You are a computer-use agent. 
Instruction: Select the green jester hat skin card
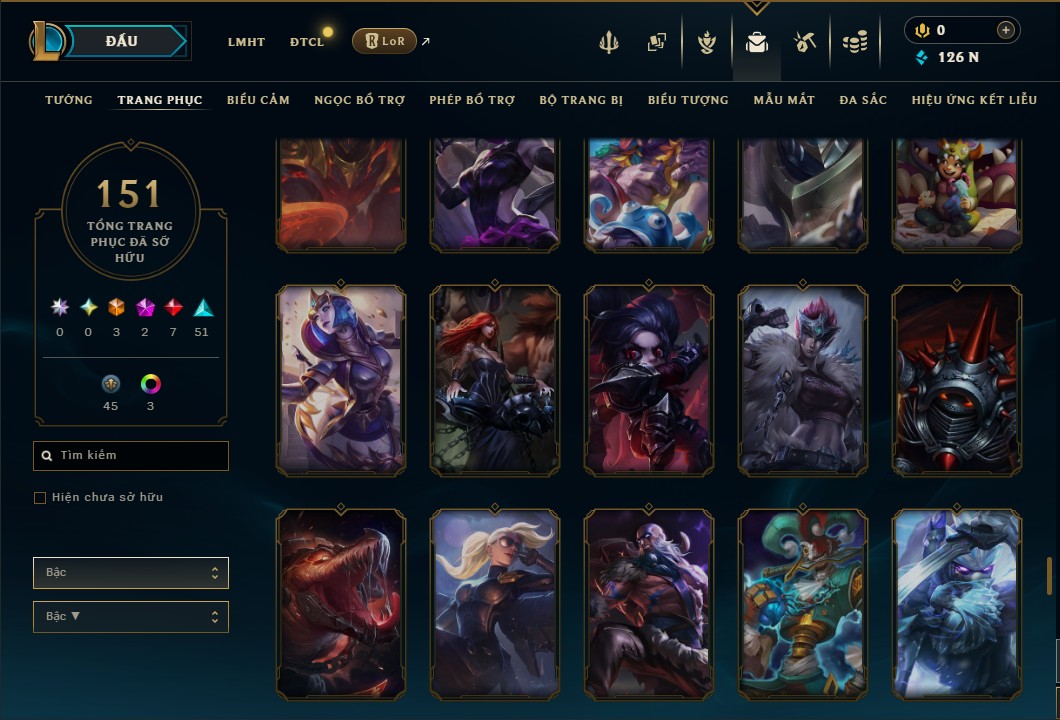click(x=803, y=604)
